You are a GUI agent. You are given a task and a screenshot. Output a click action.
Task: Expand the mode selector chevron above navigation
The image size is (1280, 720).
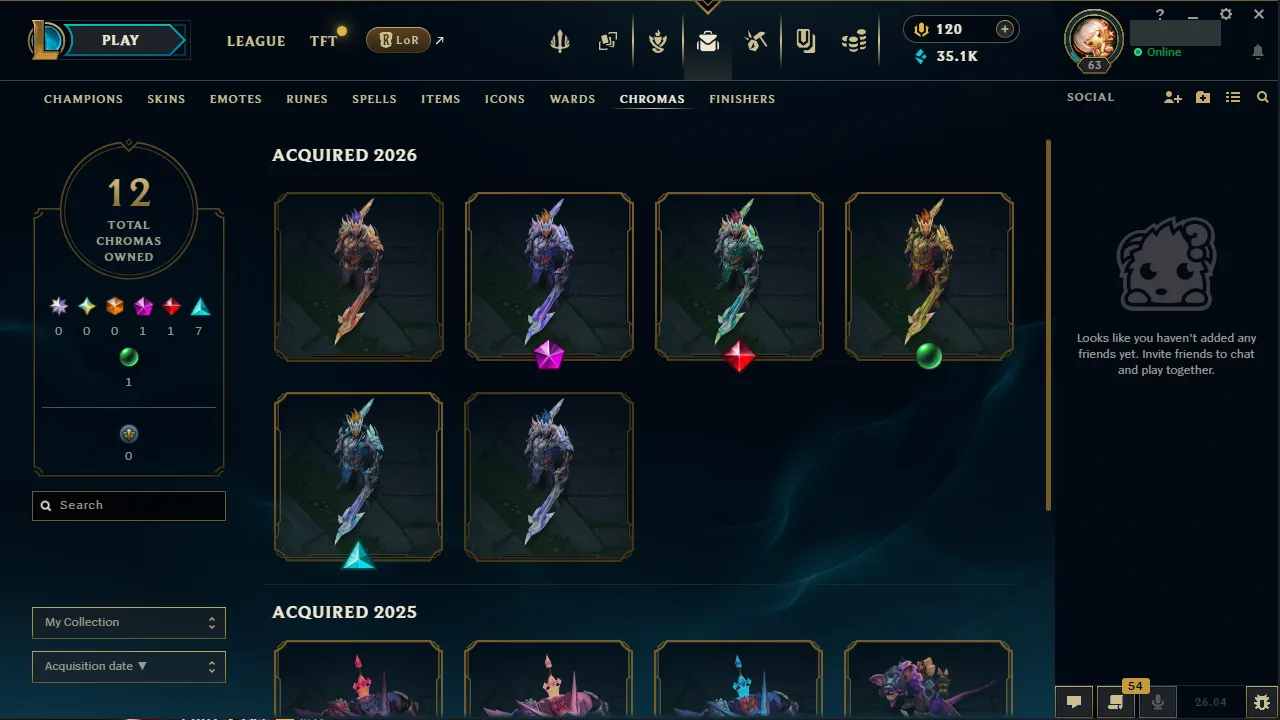point(707,5)
